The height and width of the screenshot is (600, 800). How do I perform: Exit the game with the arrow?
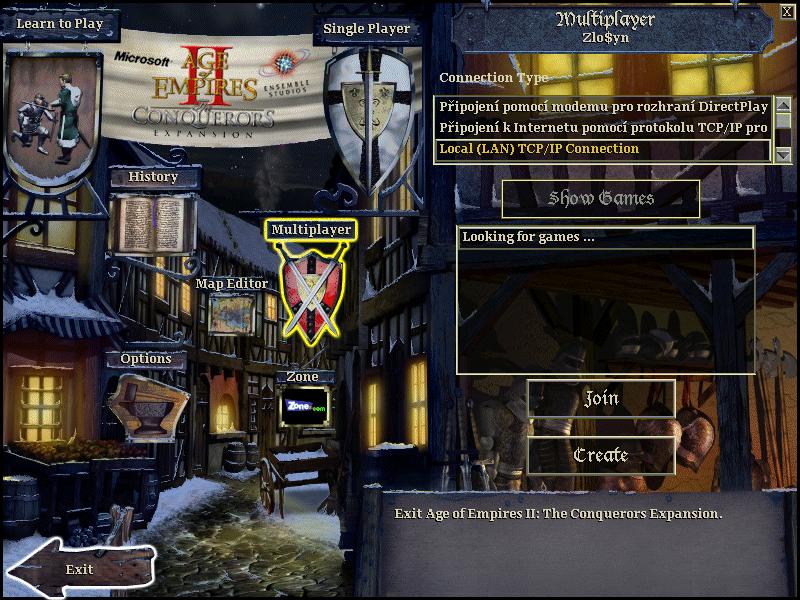(80, 568)
